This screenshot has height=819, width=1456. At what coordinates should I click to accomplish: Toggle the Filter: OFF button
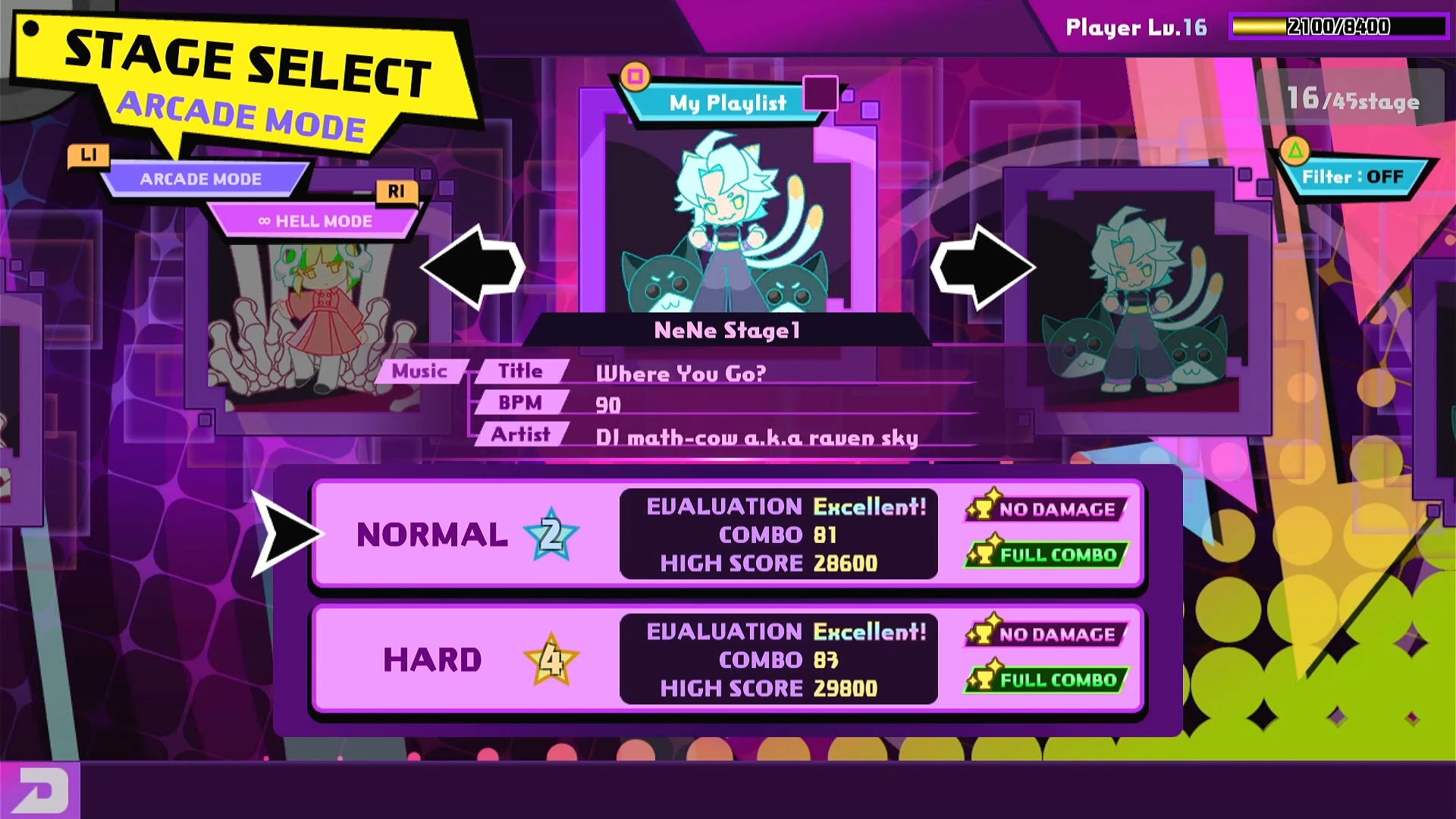1352,177
